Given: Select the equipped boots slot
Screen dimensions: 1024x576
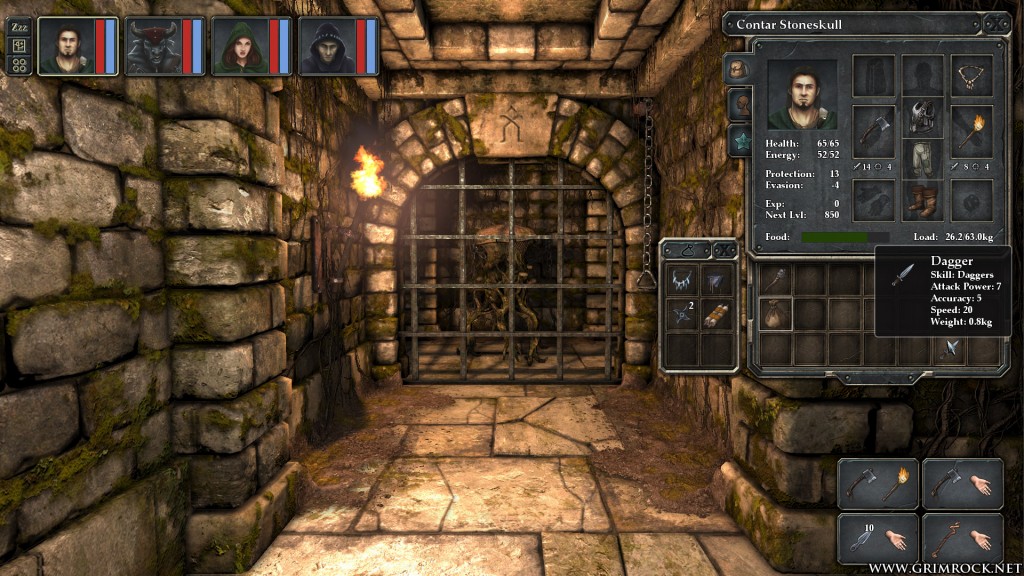Looking at the screenshot, I should tap(922, 200).
